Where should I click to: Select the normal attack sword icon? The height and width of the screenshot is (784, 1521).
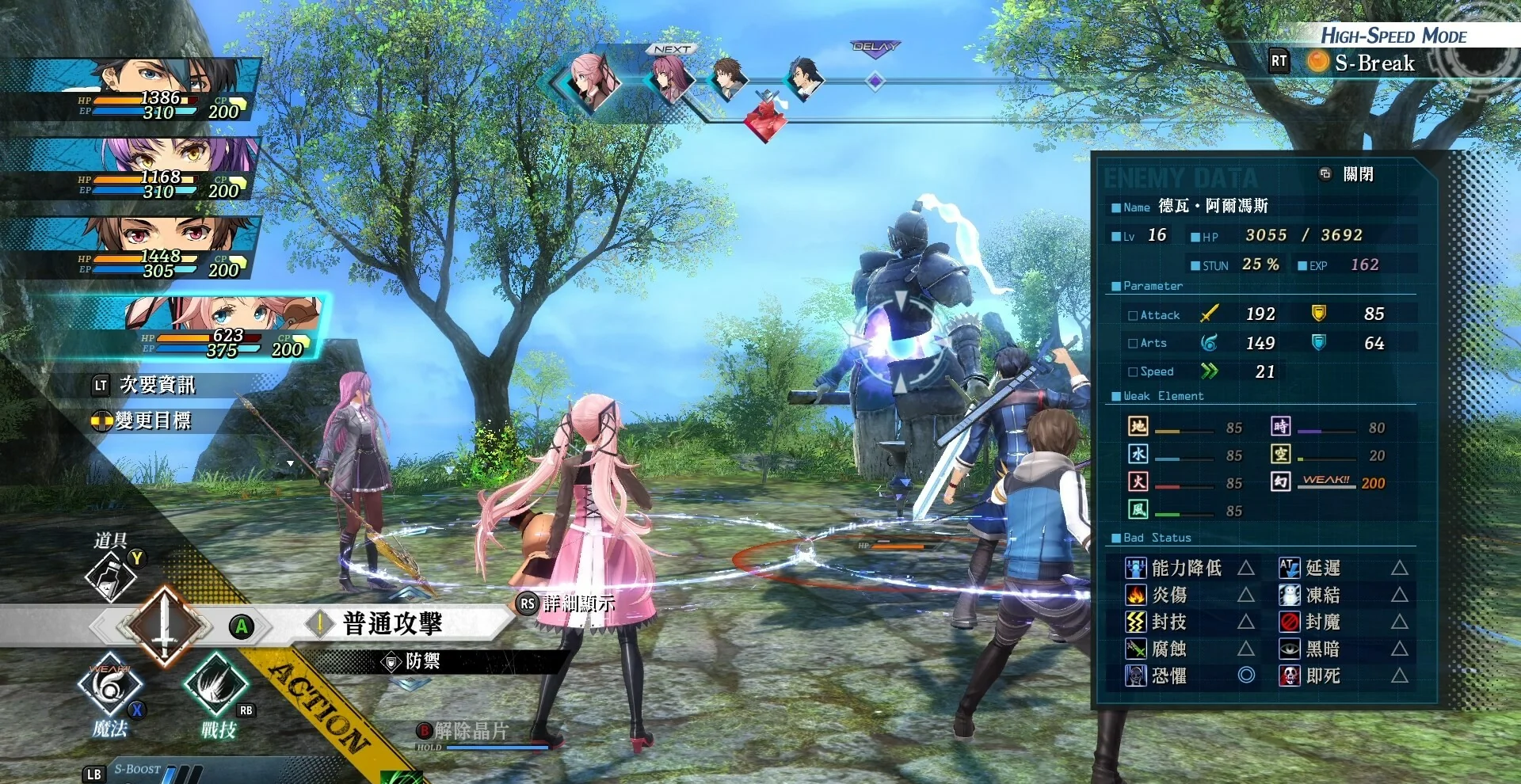click(x=165, y=626)
